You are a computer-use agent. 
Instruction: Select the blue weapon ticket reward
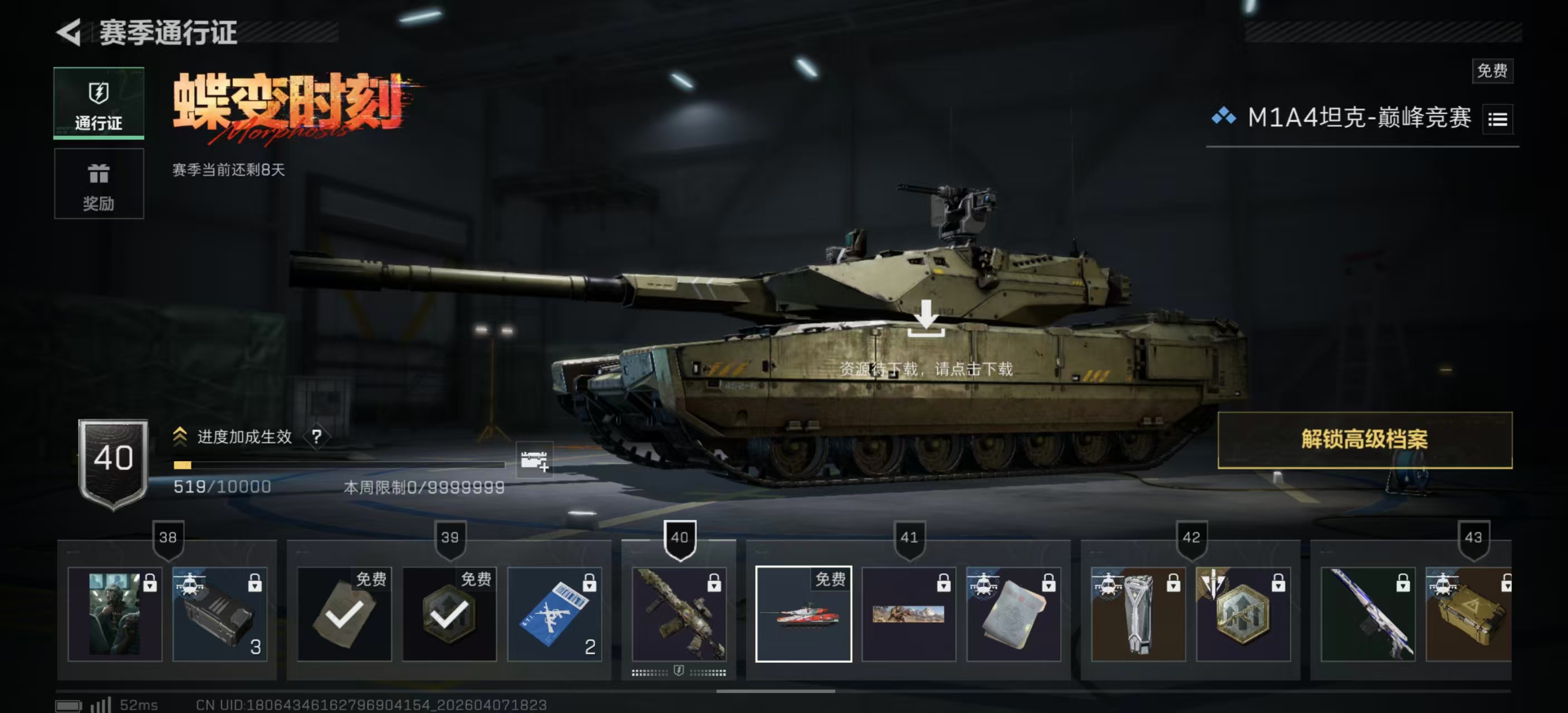pos(554,614)
